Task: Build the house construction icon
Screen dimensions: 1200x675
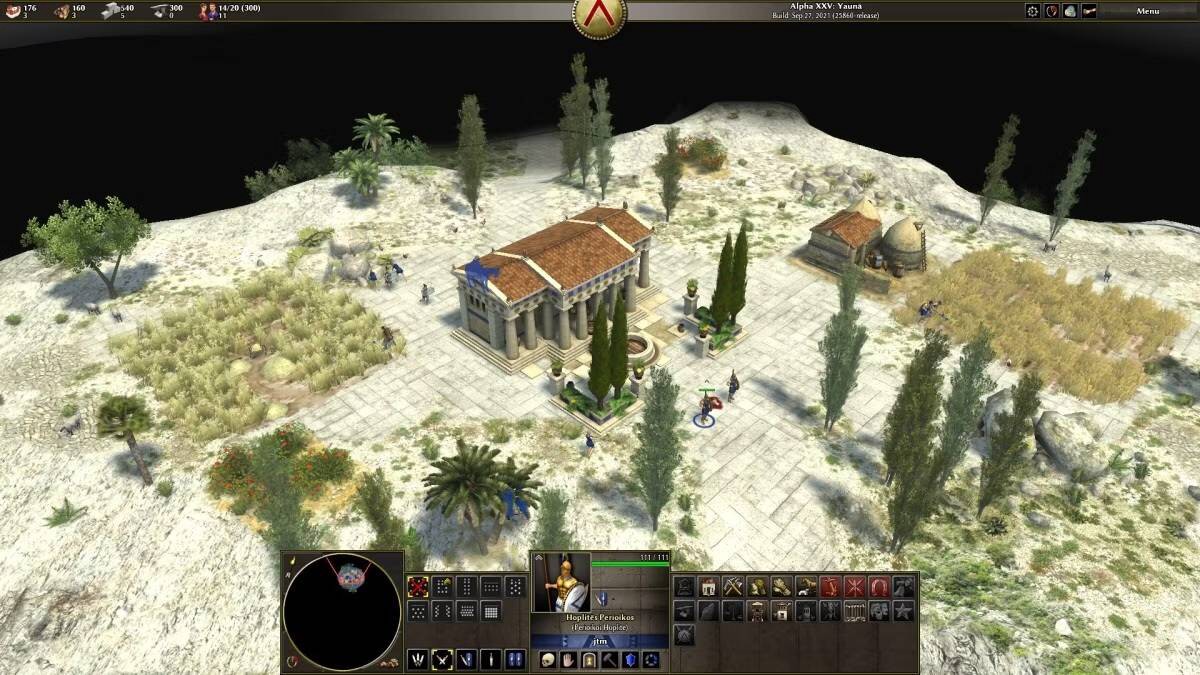Action: (x=709, y=587)
